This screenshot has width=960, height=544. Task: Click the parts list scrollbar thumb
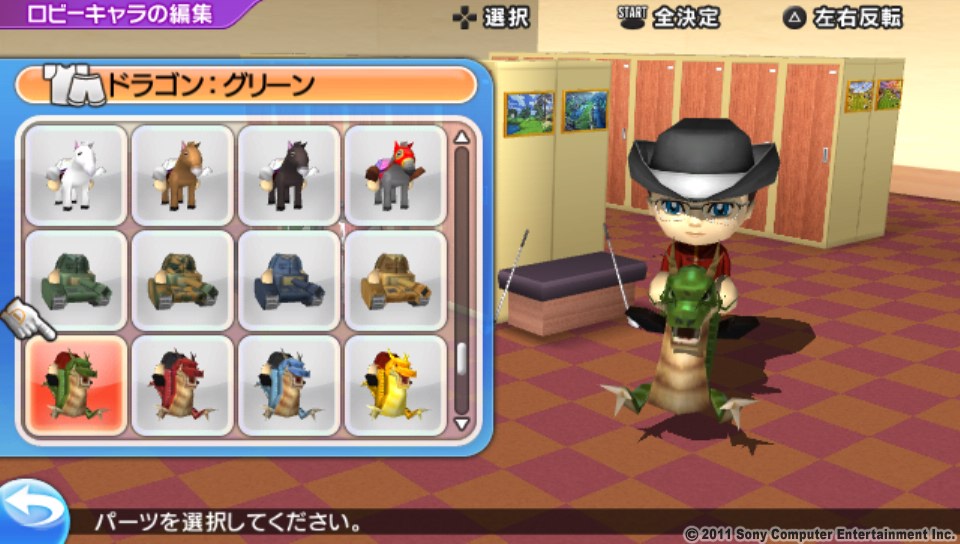[x=461, y=360]
